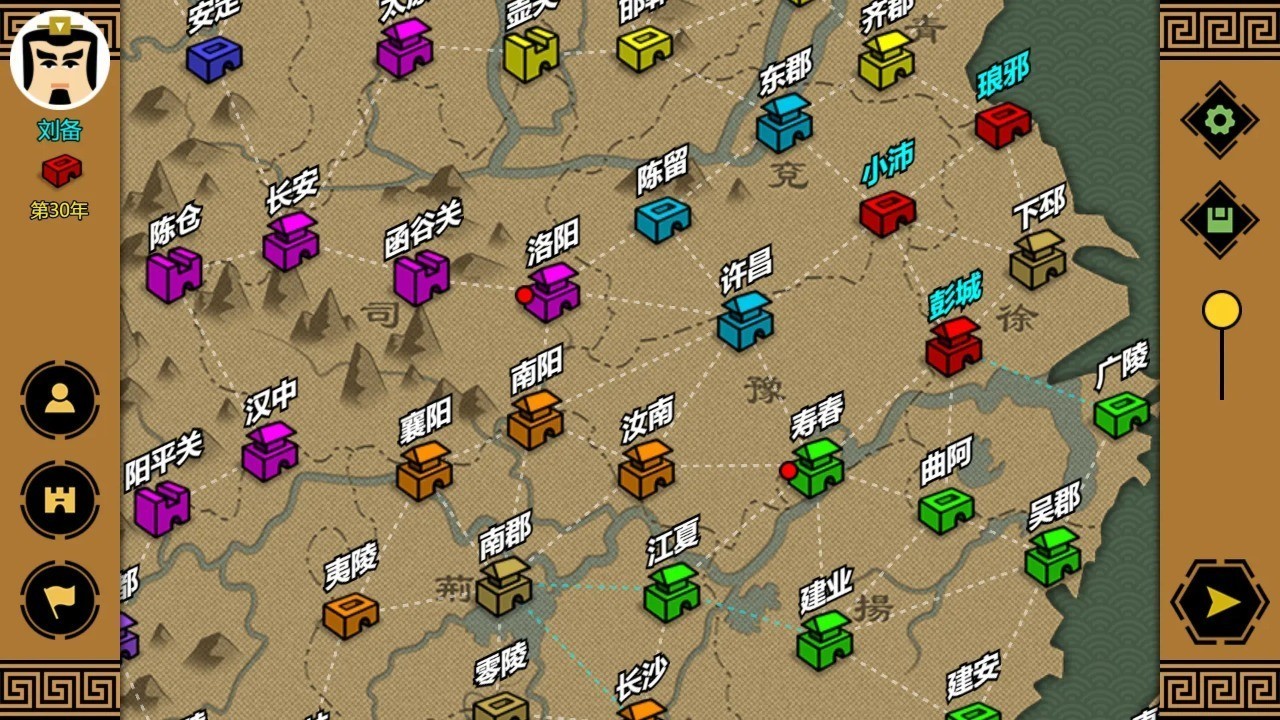The image size is (1280, 720).
Task: Select Xiaopei (小沛) on the map
Action: tap(889, 213)
